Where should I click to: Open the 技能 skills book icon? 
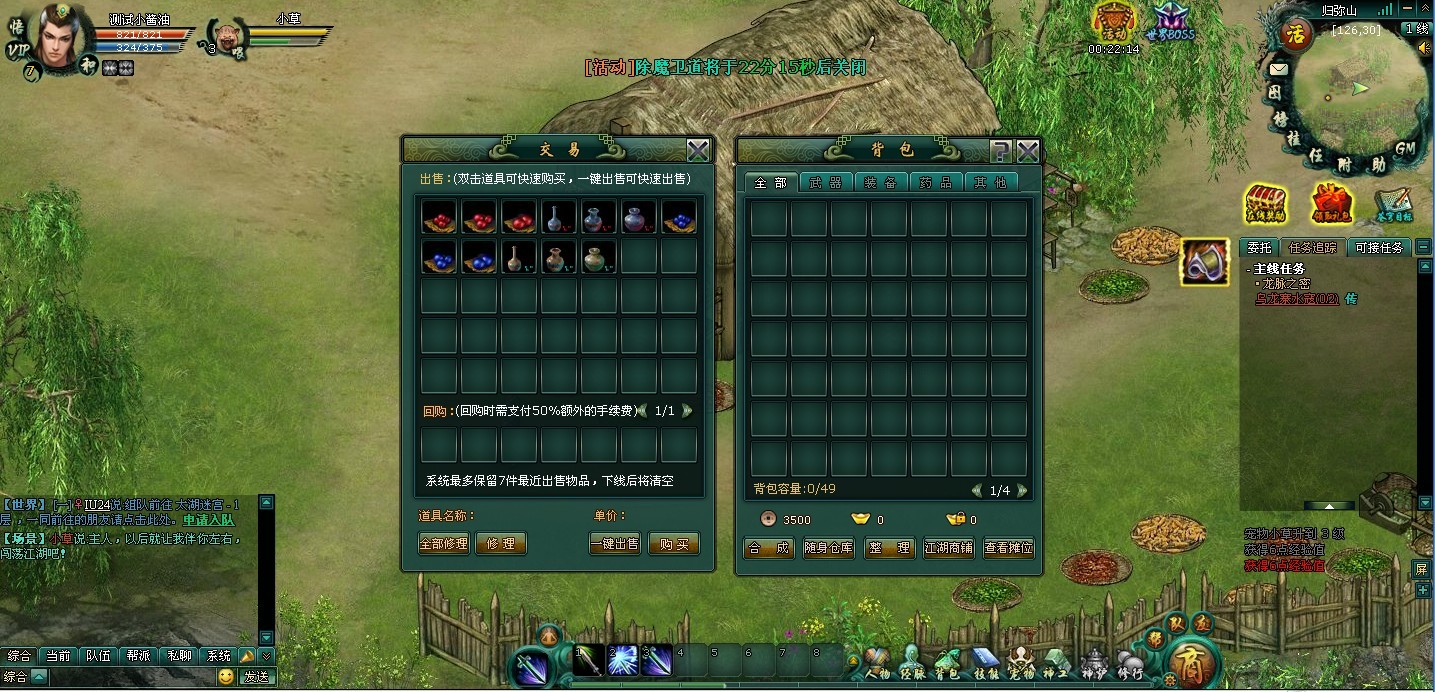pyautogui.click(x=985, y=662)
